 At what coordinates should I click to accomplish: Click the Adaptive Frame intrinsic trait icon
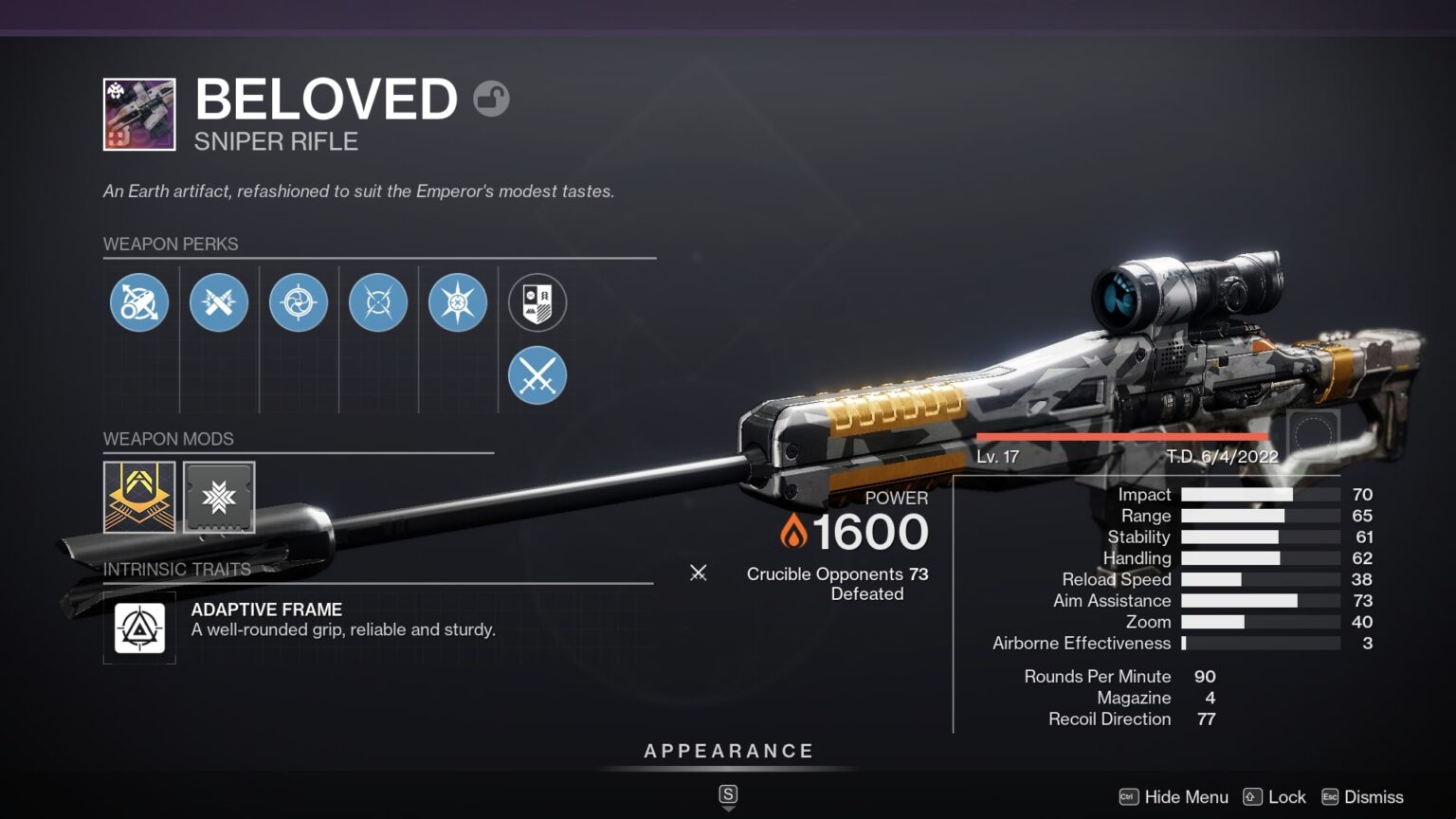tap(139, 627)
